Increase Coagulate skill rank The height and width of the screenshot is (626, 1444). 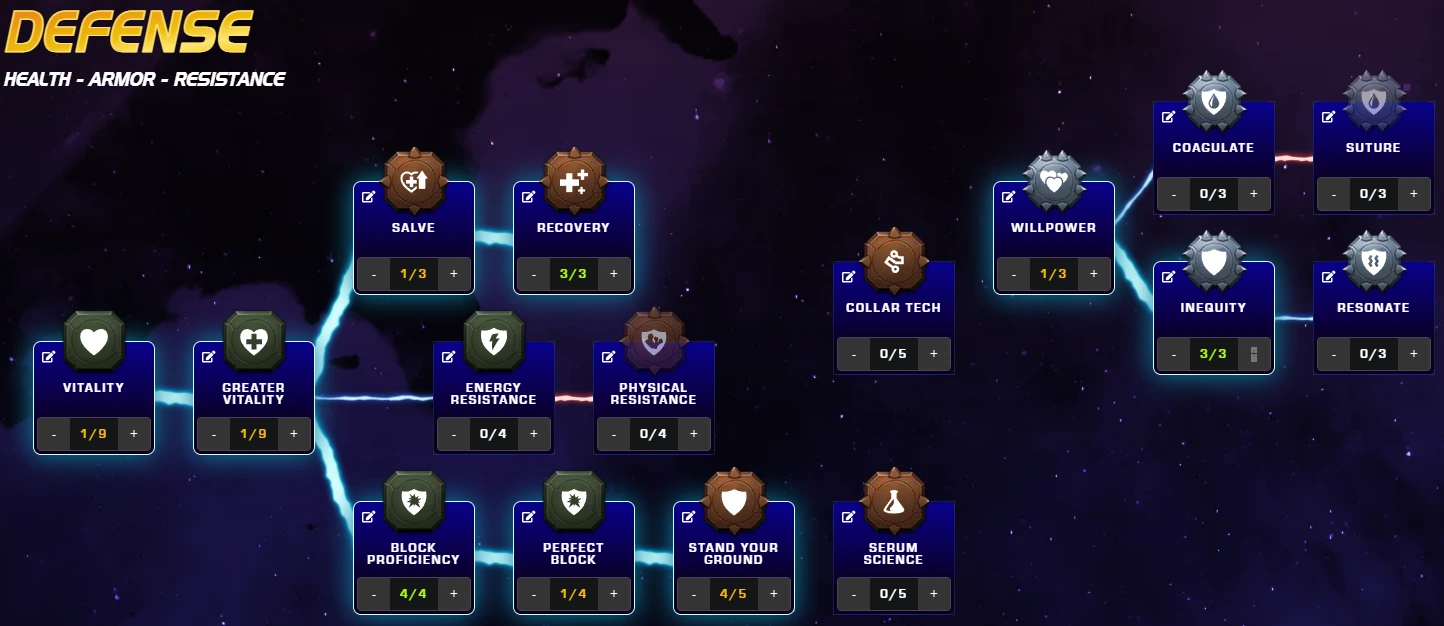coord(1254,194)
